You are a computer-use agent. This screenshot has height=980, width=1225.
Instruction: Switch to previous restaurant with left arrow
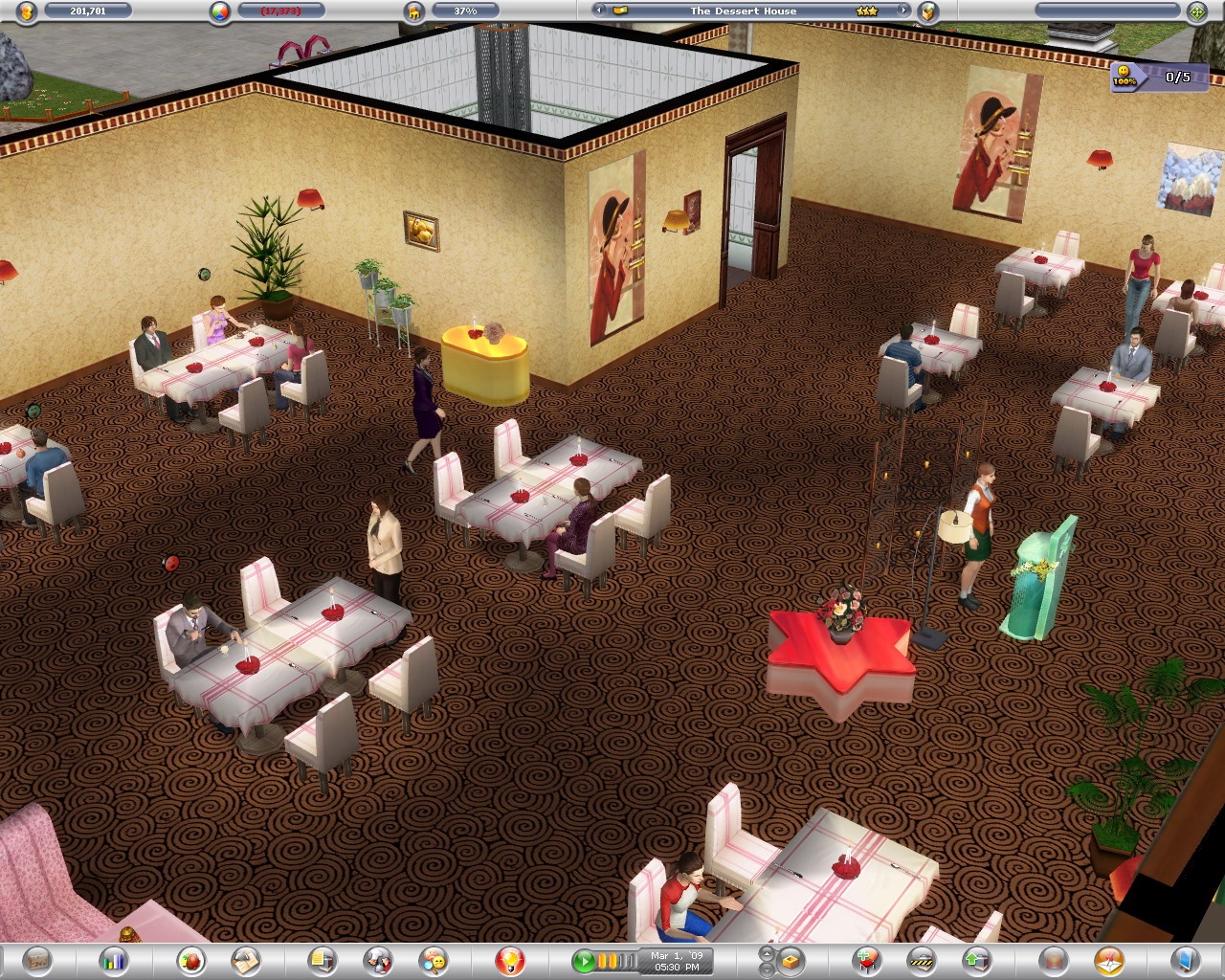(x=599, y=11)
